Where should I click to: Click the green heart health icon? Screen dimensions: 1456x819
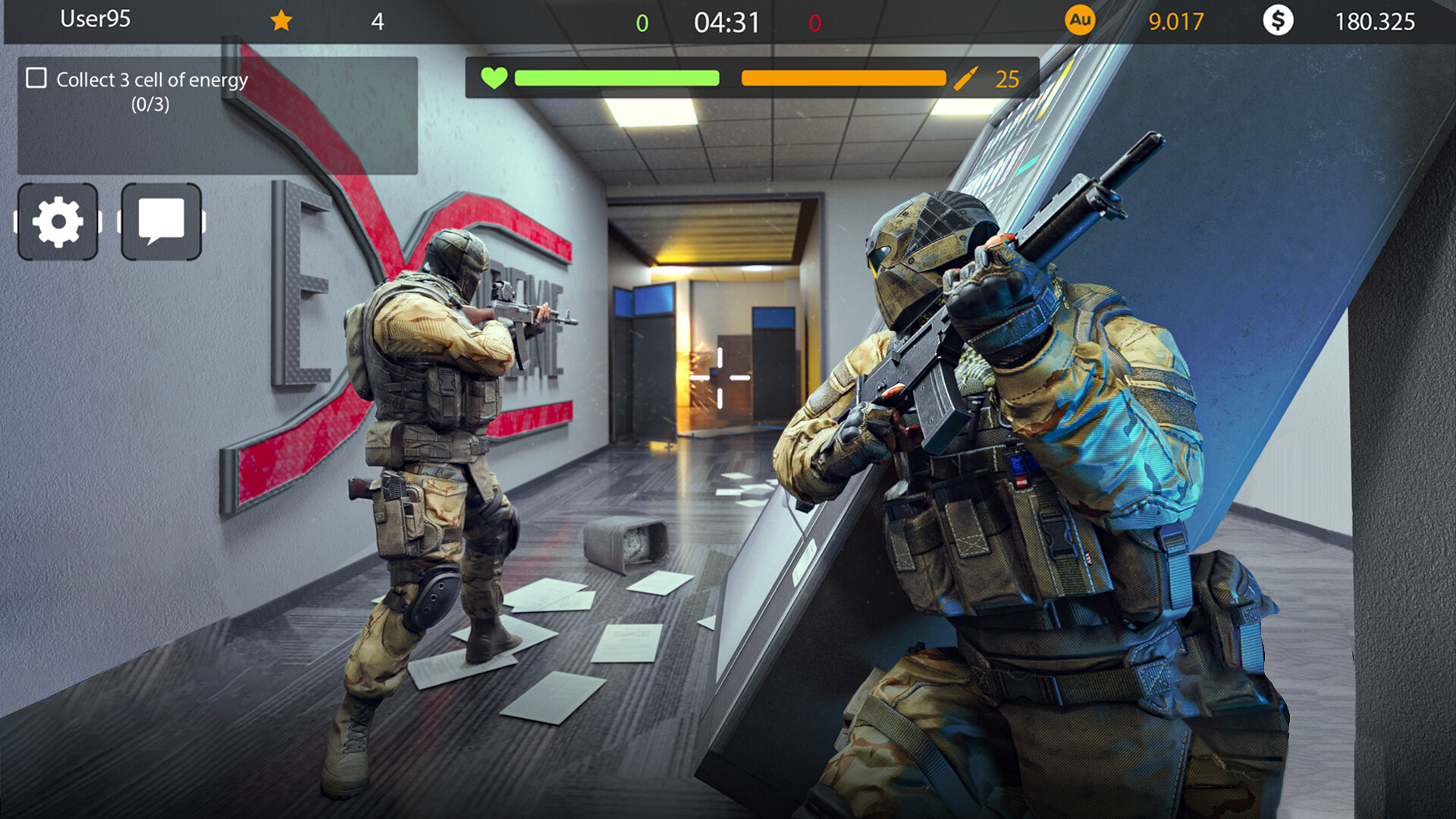(x=494, y=77)
